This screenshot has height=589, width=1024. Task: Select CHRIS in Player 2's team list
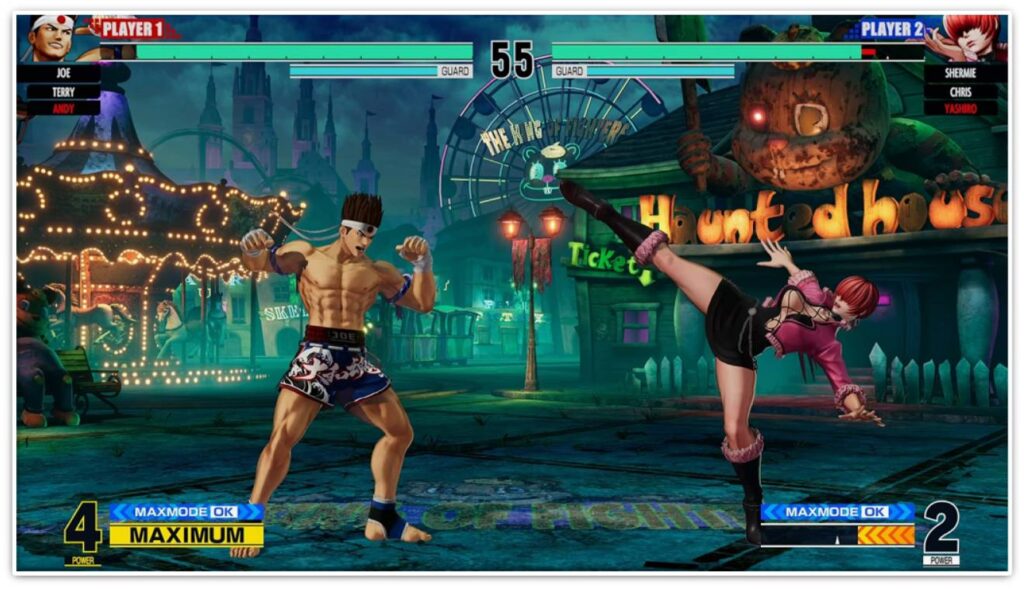point(959,91)
